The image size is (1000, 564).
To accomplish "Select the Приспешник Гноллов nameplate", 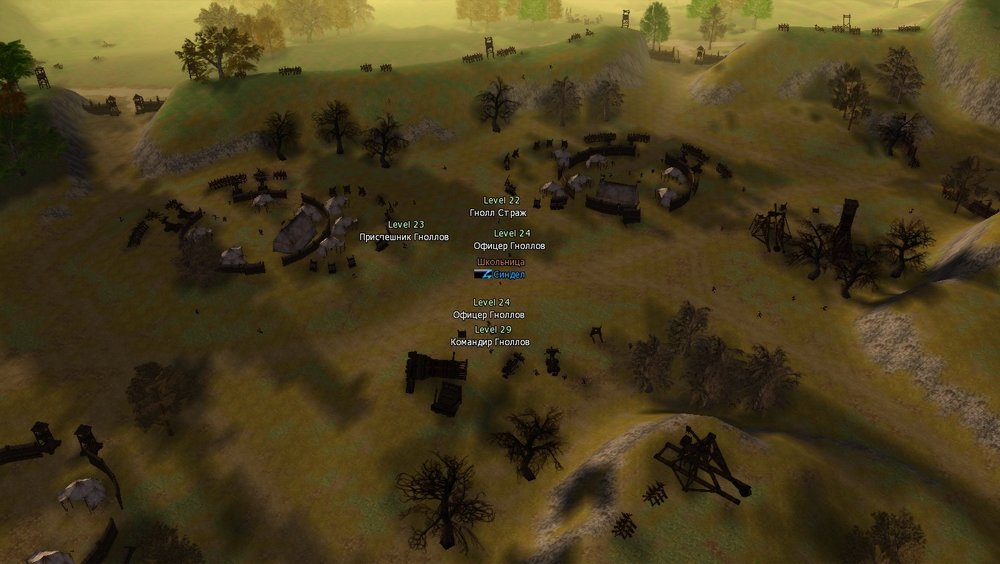I will tap(404, 237).
